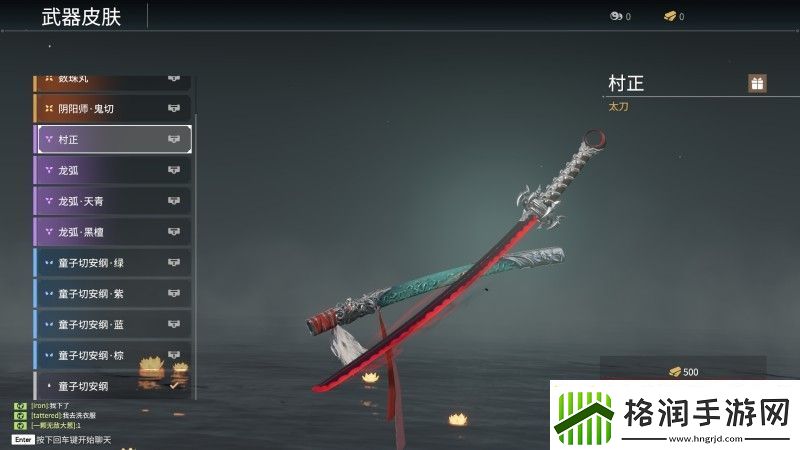
Task: Select the partially hidden top skin row
Action: (113, 79)
